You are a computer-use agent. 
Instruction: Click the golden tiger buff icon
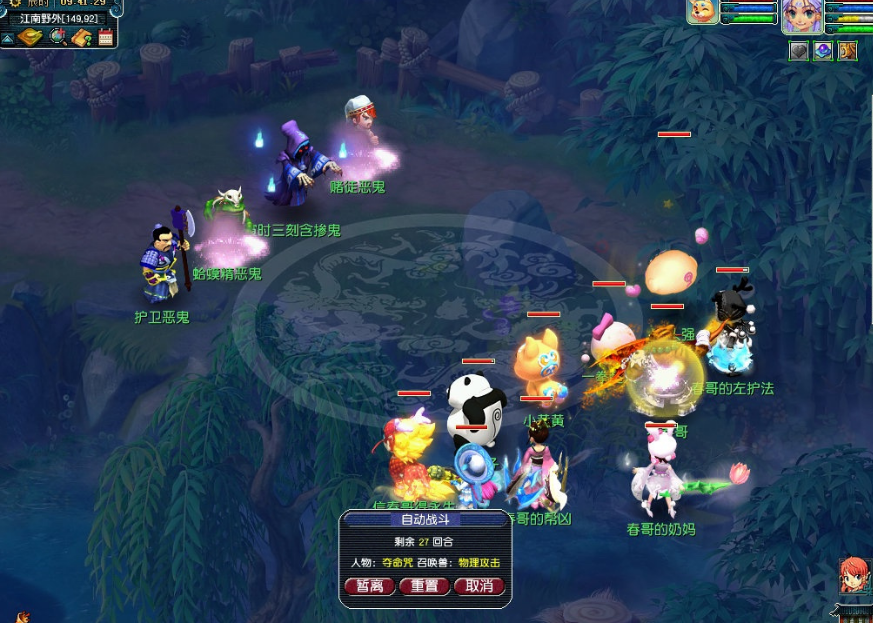(847, 51)
